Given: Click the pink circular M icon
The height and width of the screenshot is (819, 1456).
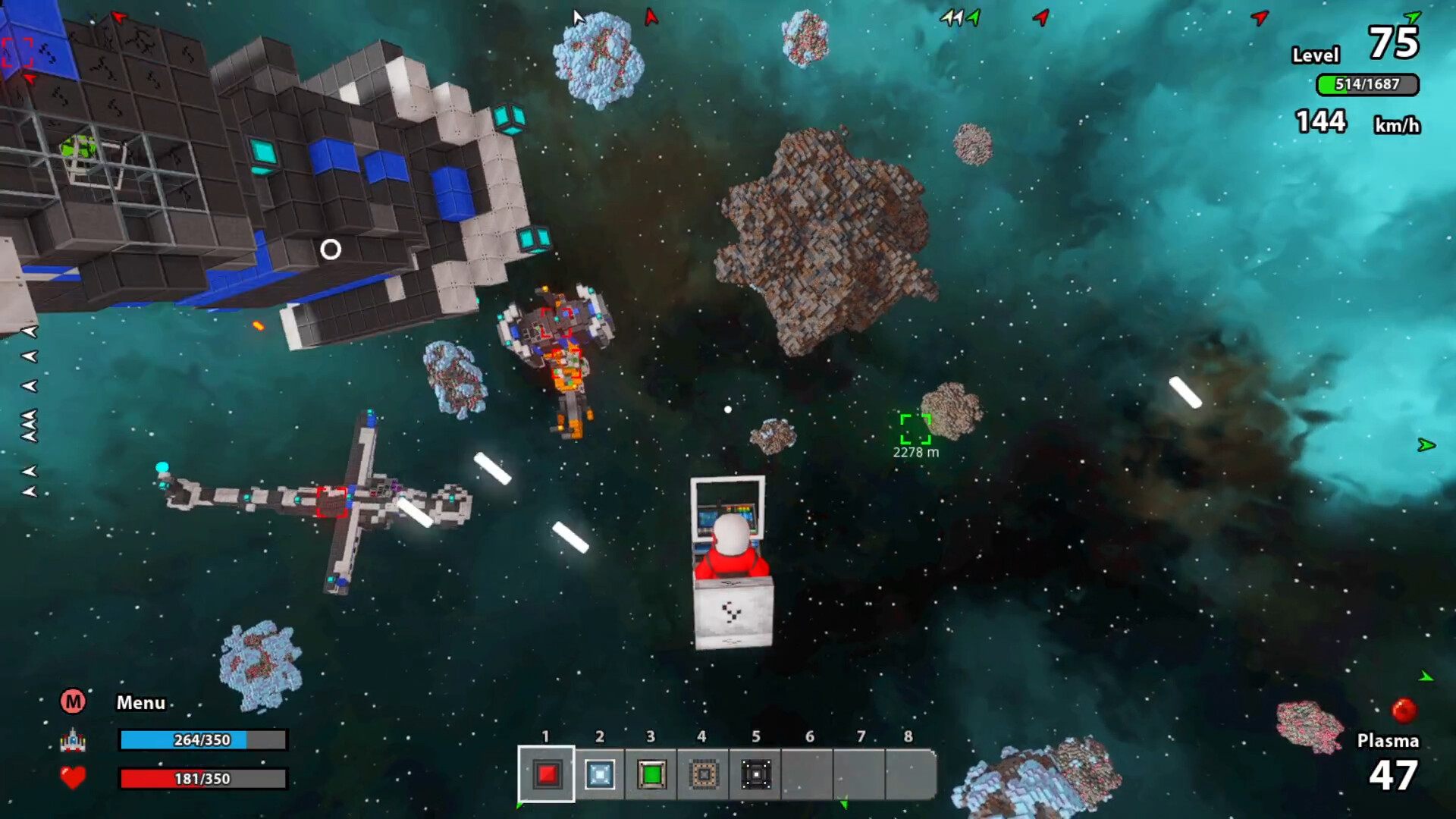Looking at the screenshot, I should click(73, 702).
